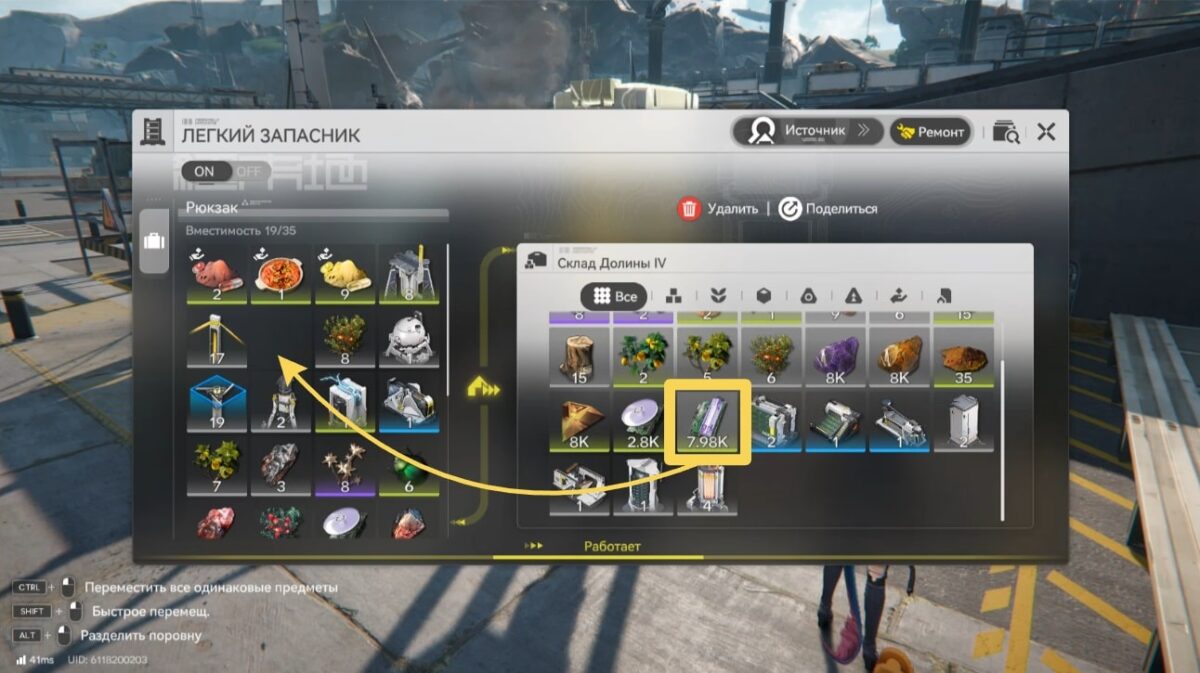Select the brown ore stack of 35

[965, 356]
